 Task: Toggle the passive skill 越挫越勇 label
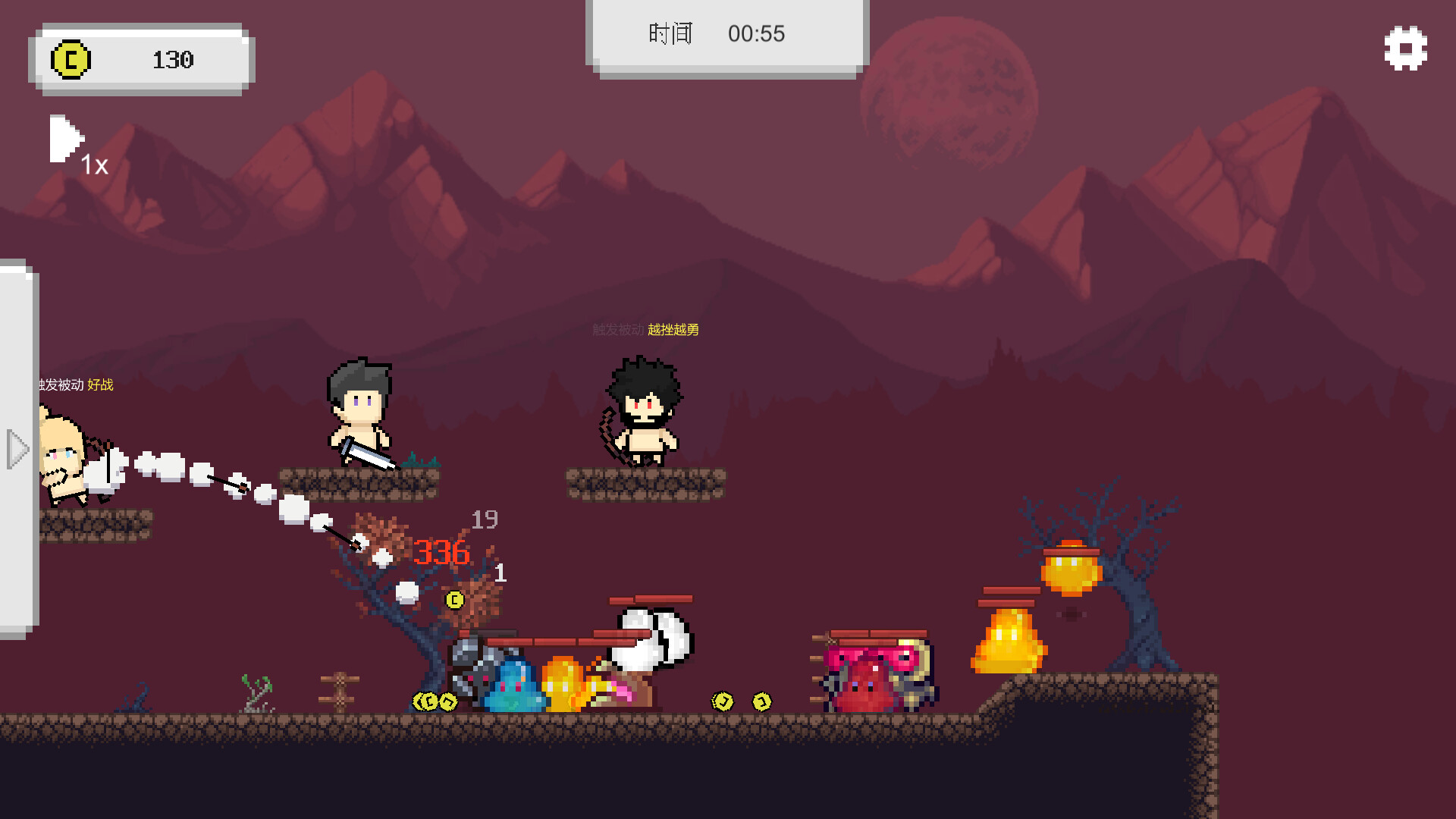673,329
